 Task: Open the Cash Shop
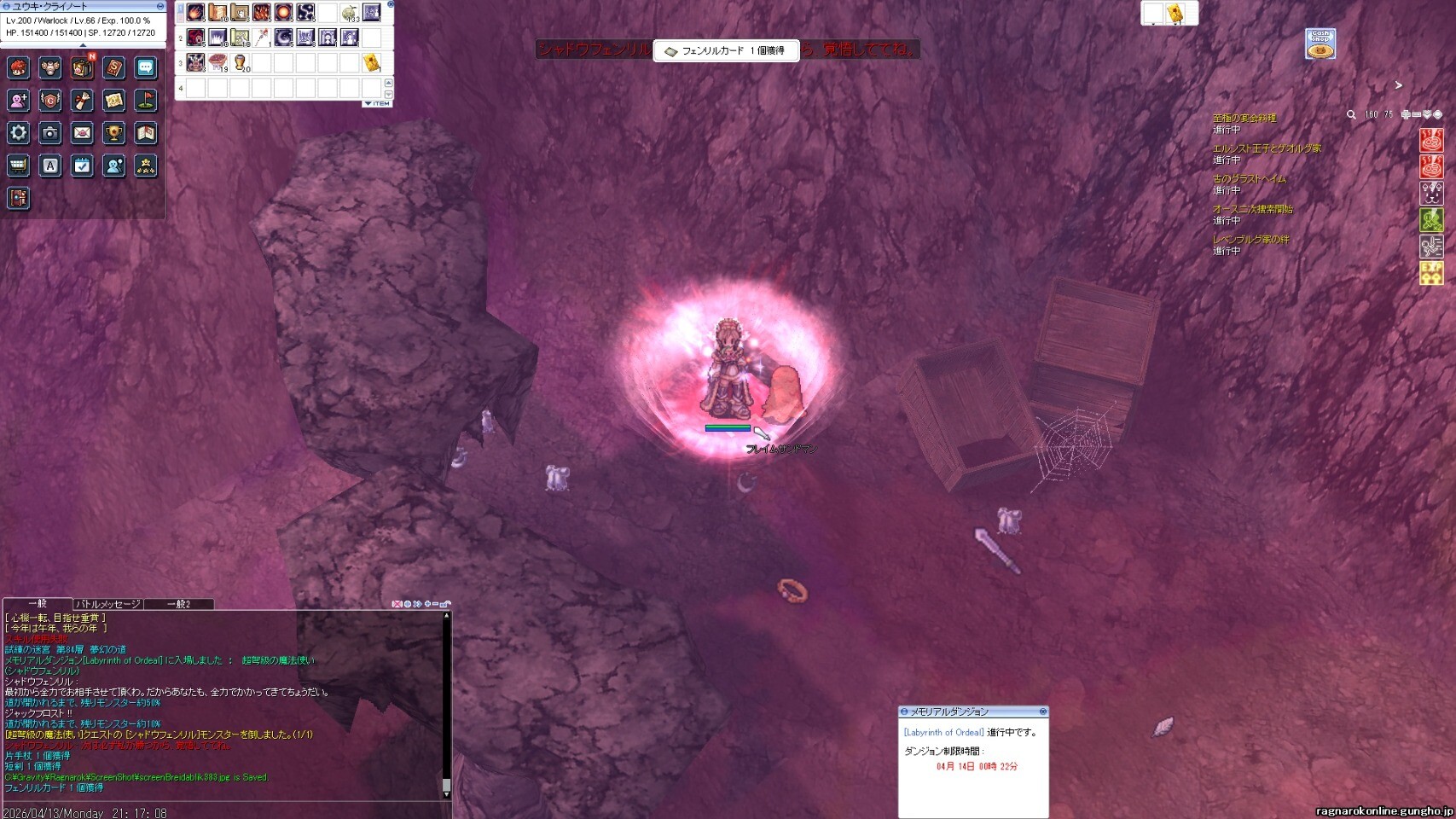click(x=1320, y=44)
